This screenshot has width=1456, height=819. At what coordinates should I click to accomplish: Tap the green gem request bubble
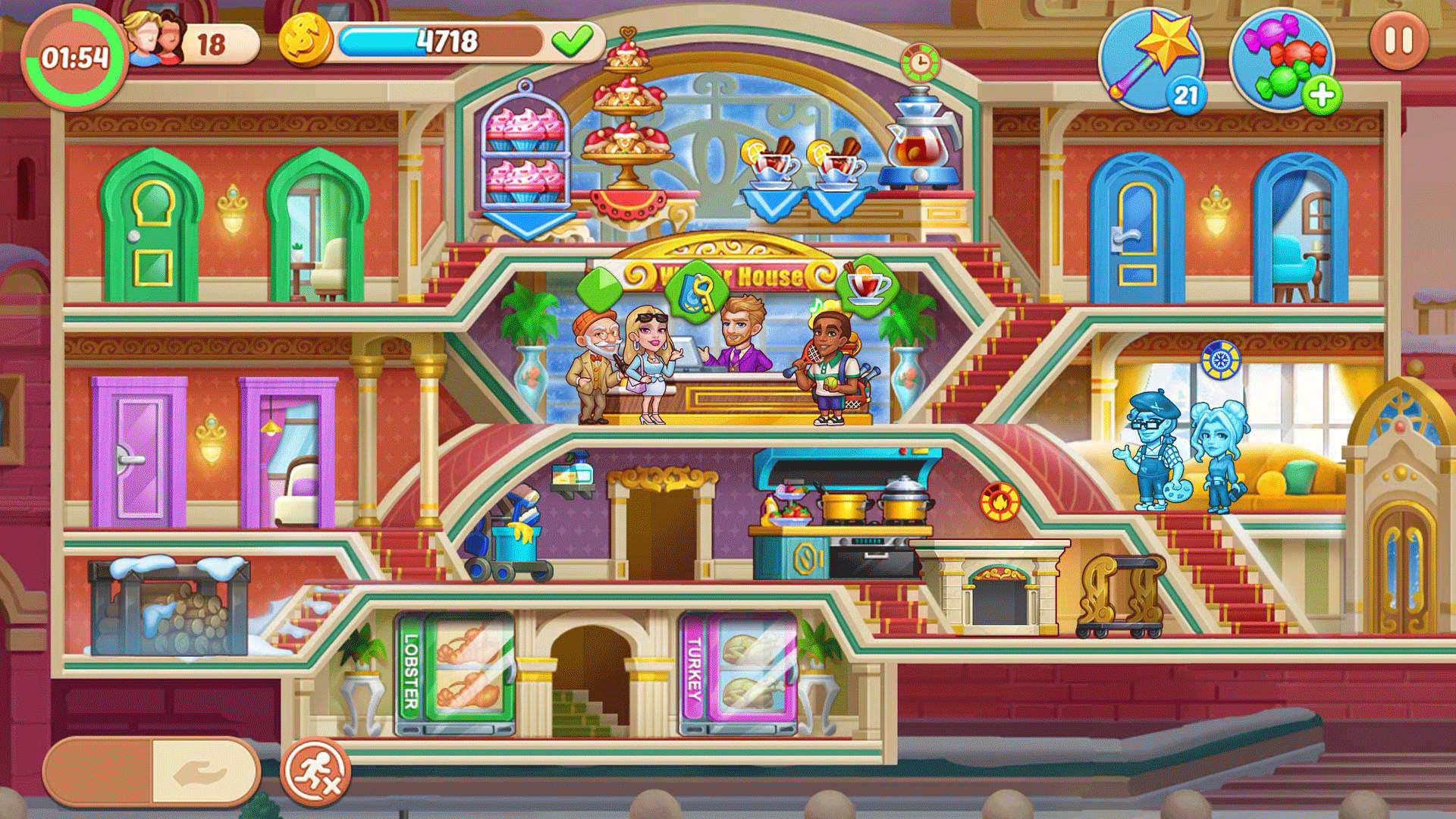click(x=600, y=287)
